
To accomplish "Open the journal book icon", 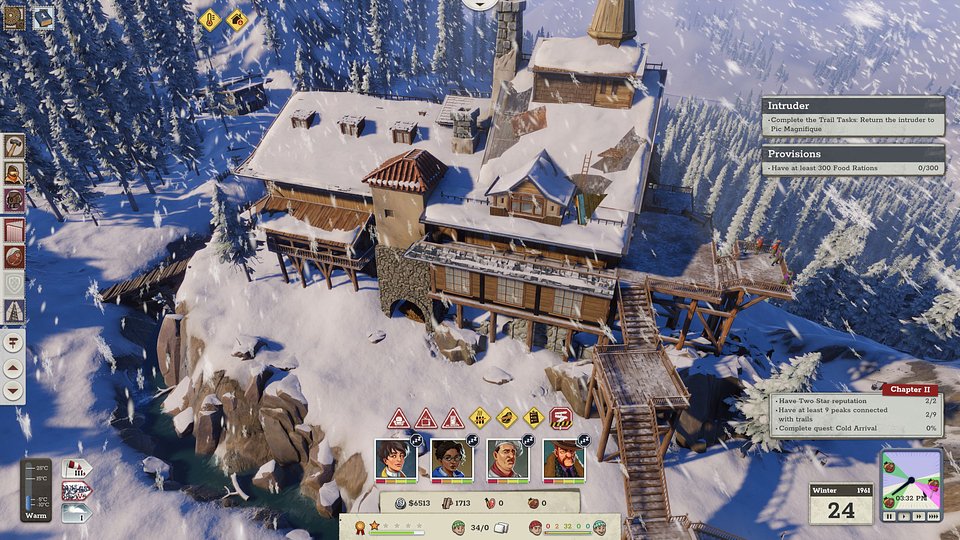I will point(14,17).
